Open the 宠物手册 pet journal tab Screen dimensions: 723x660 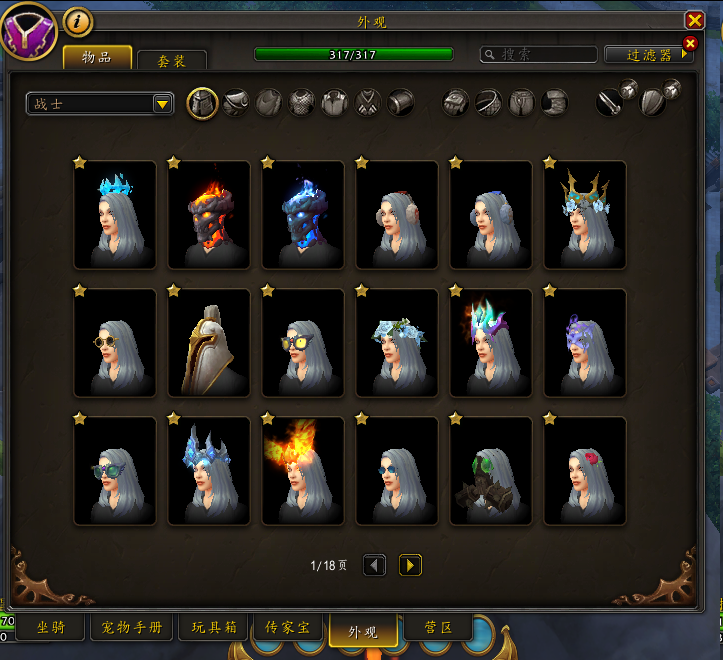click(x=133, y=628)
